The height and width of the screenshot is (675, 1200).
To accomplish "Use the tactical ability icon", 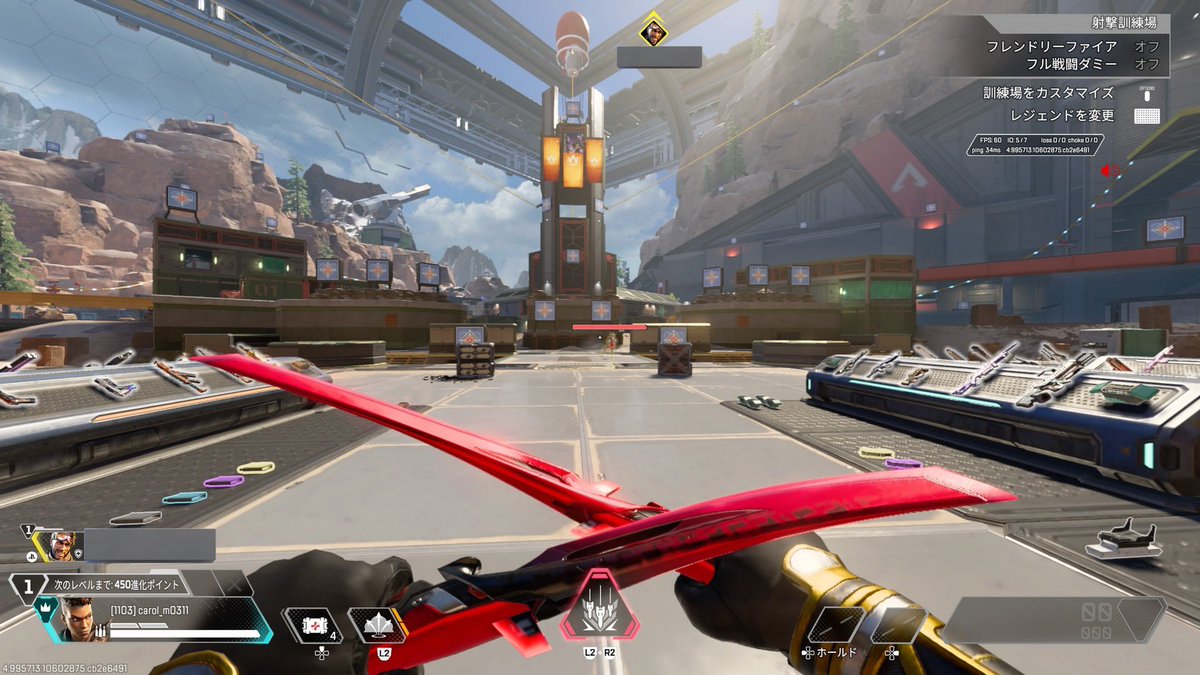I will pos(376,624).
